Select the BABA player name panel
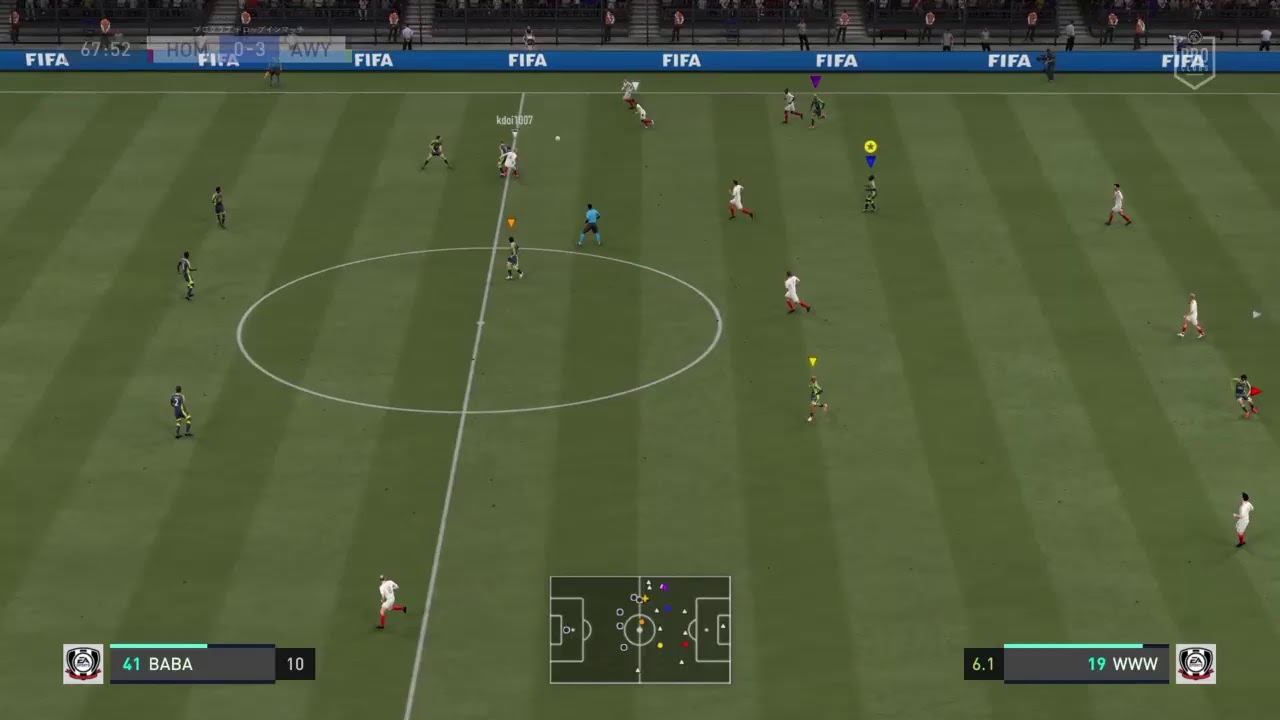The width and height of the screenshot is (1280, 720). pyautogui.click(x=192, y=664)
